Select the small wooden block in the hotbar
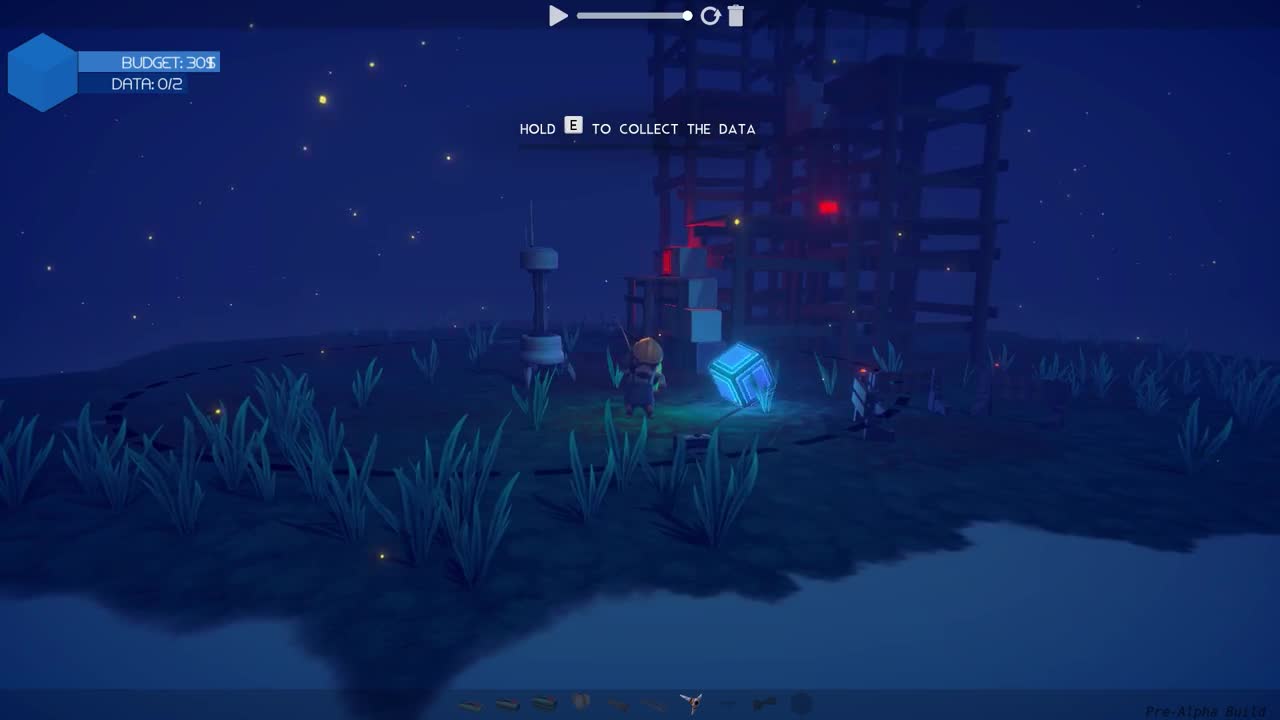The width and height of the screenshot is (1280, 720). point(470,703)
